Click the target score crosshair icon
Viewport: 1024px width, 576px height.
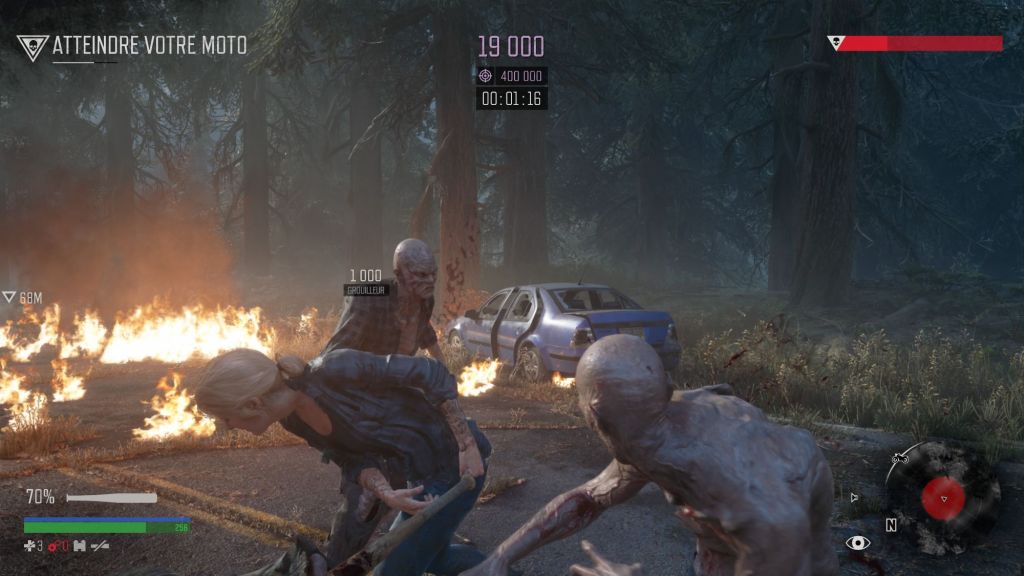(486, 76)
